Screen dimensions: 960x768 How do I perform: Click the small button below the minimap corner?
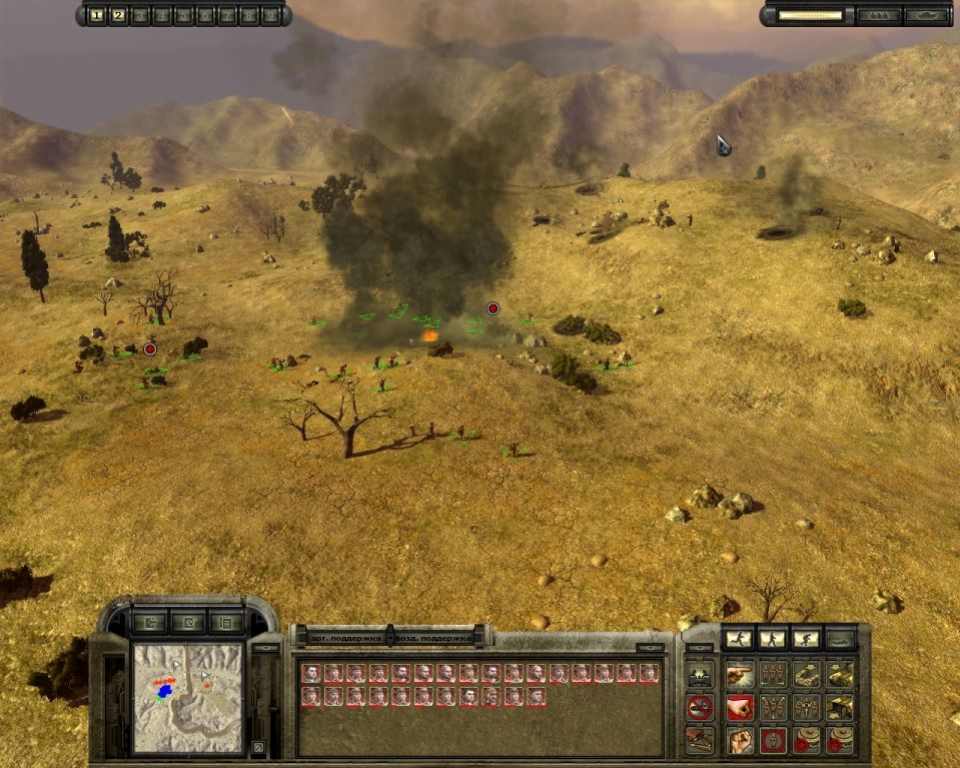coord(258,747)
